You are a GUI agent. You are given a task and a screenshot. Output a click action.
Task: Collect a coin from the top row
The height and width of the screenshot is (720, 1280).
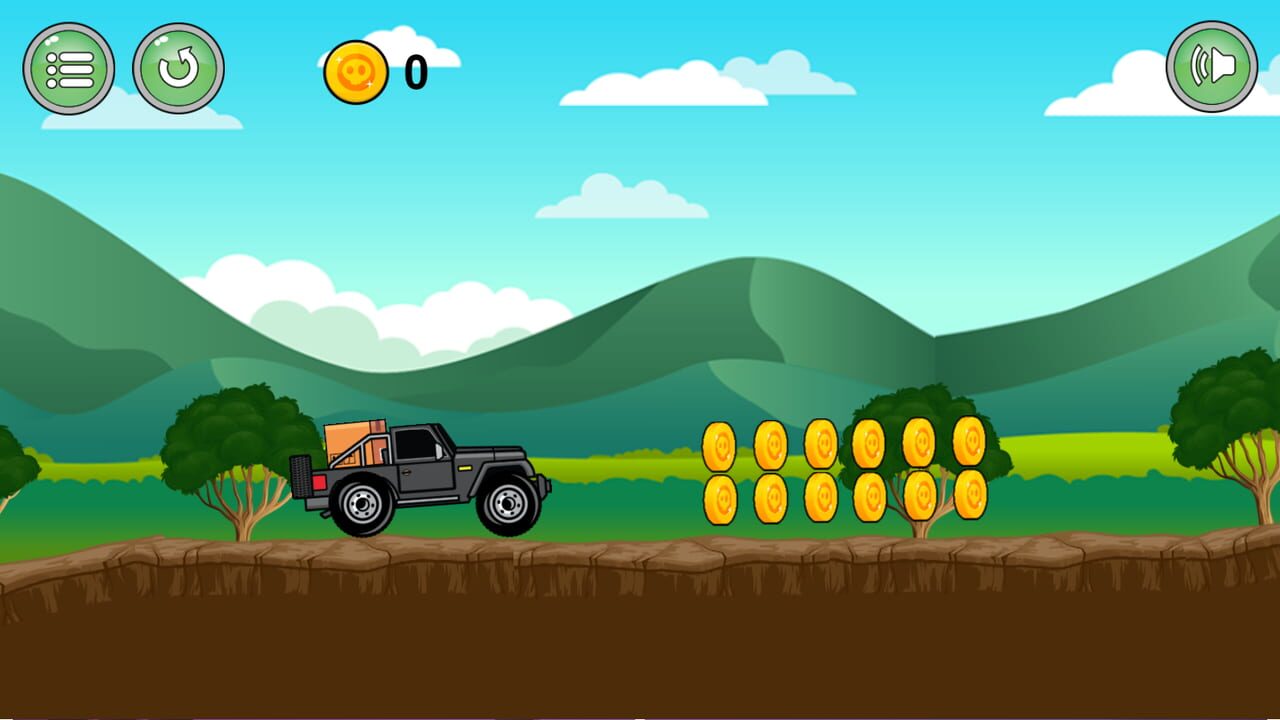tap(722, 443)
